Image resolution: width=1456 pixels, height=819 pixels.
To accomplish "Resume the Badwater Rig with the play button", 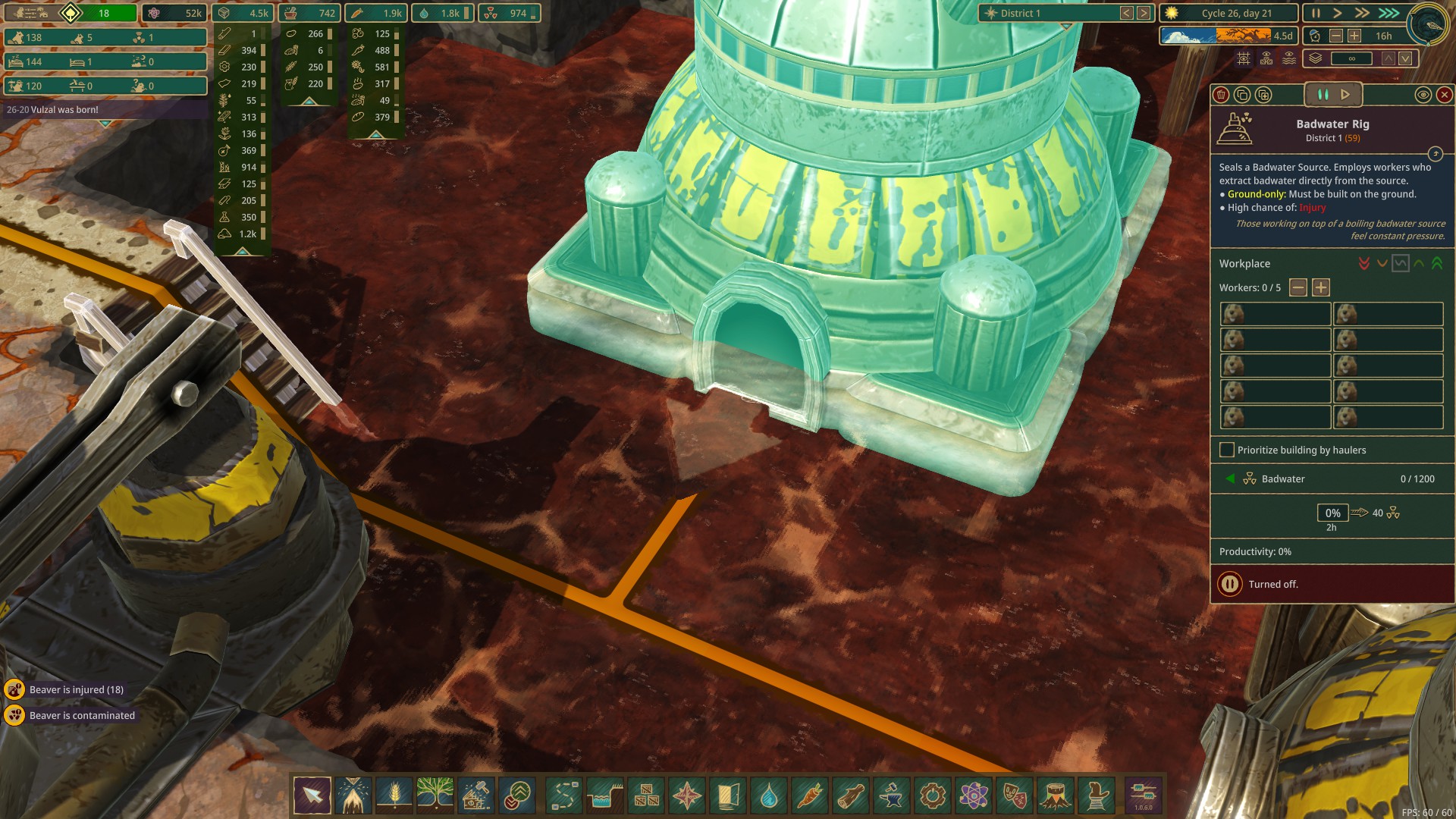I will point(1345,95).
